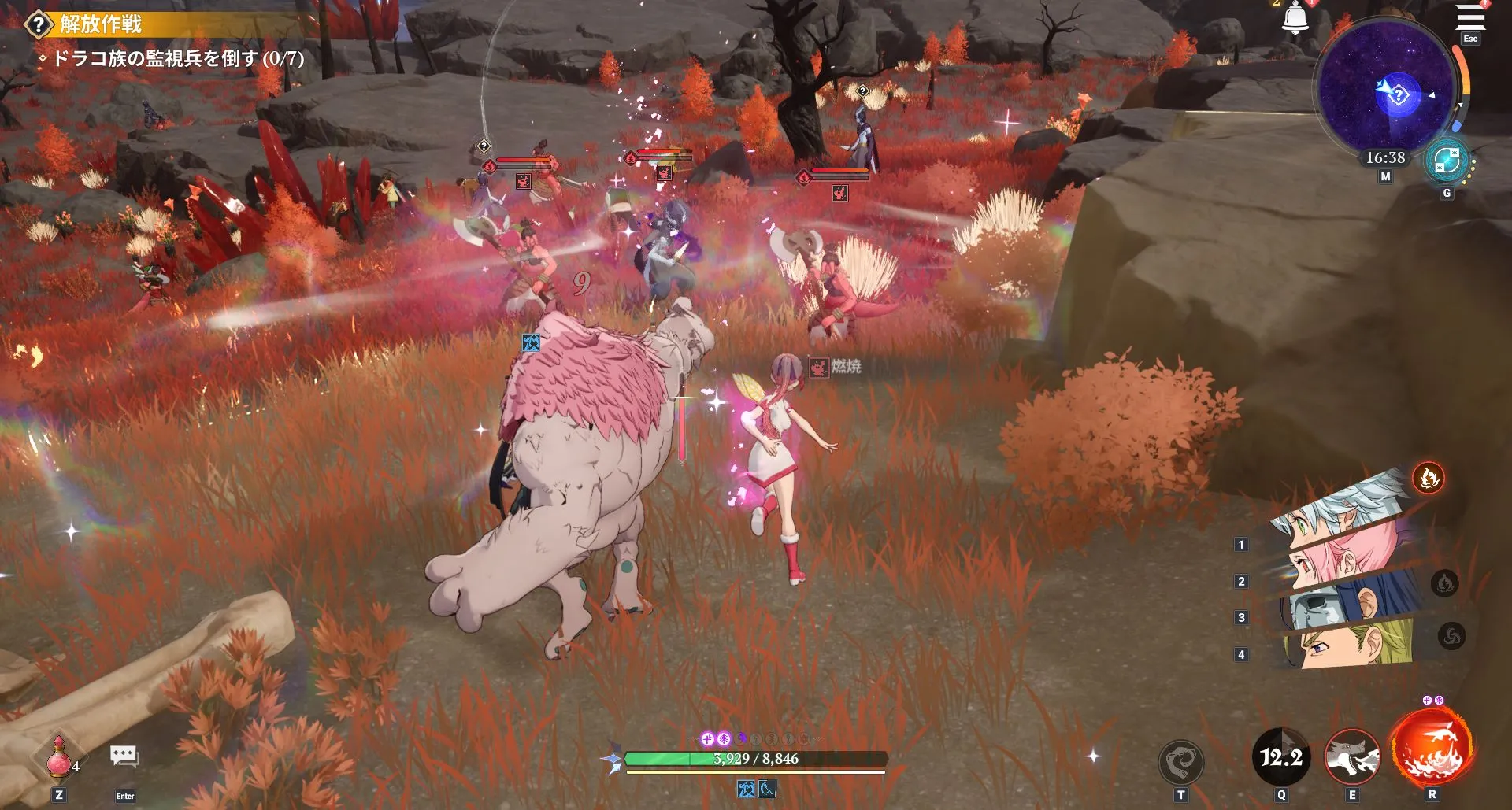Activate the grey swirl skill
This screenshot has height=810, width=1512.
[1180, 761]
